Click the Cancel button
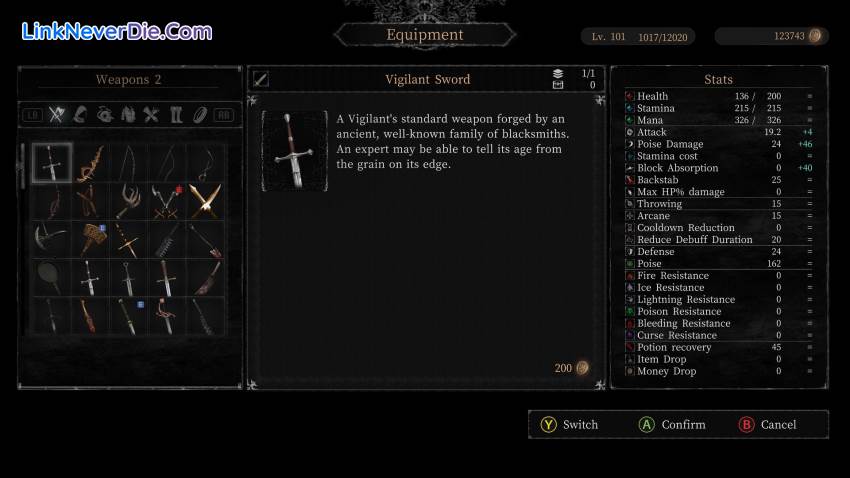The width and height of the screenshot is (850, 478). click(x=767, y=425)
